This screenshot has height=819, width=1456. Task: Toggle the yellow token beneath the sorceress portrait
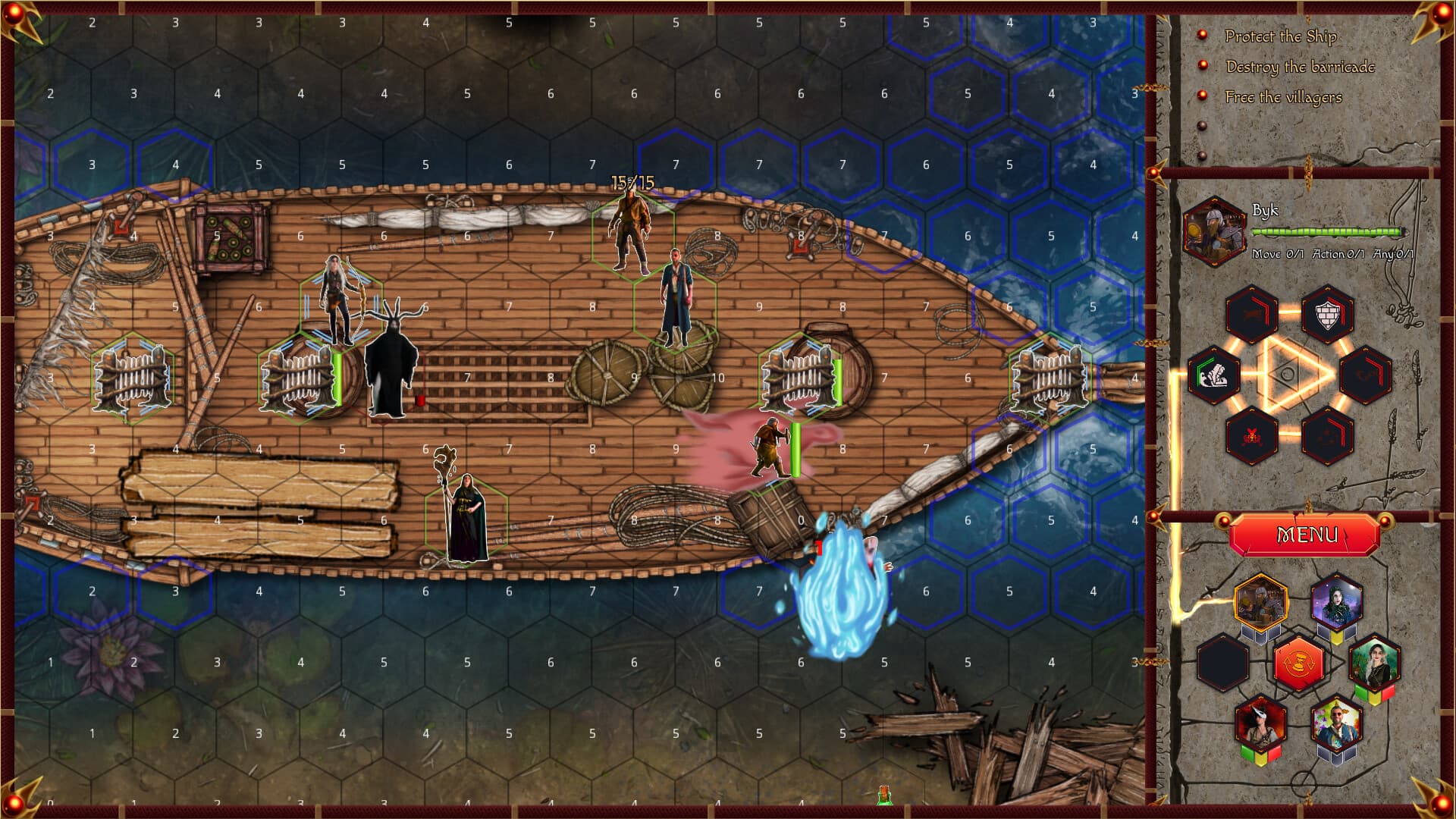1335,638
